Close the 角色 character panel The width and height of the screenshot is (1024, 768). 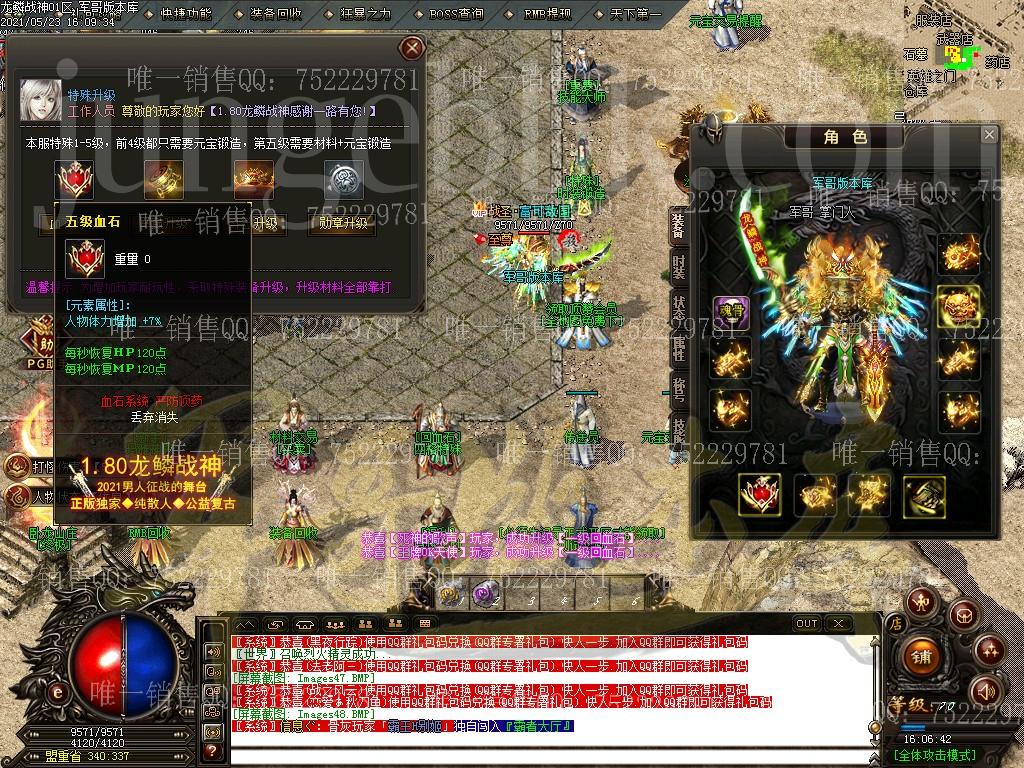click(x=989, y=135)
